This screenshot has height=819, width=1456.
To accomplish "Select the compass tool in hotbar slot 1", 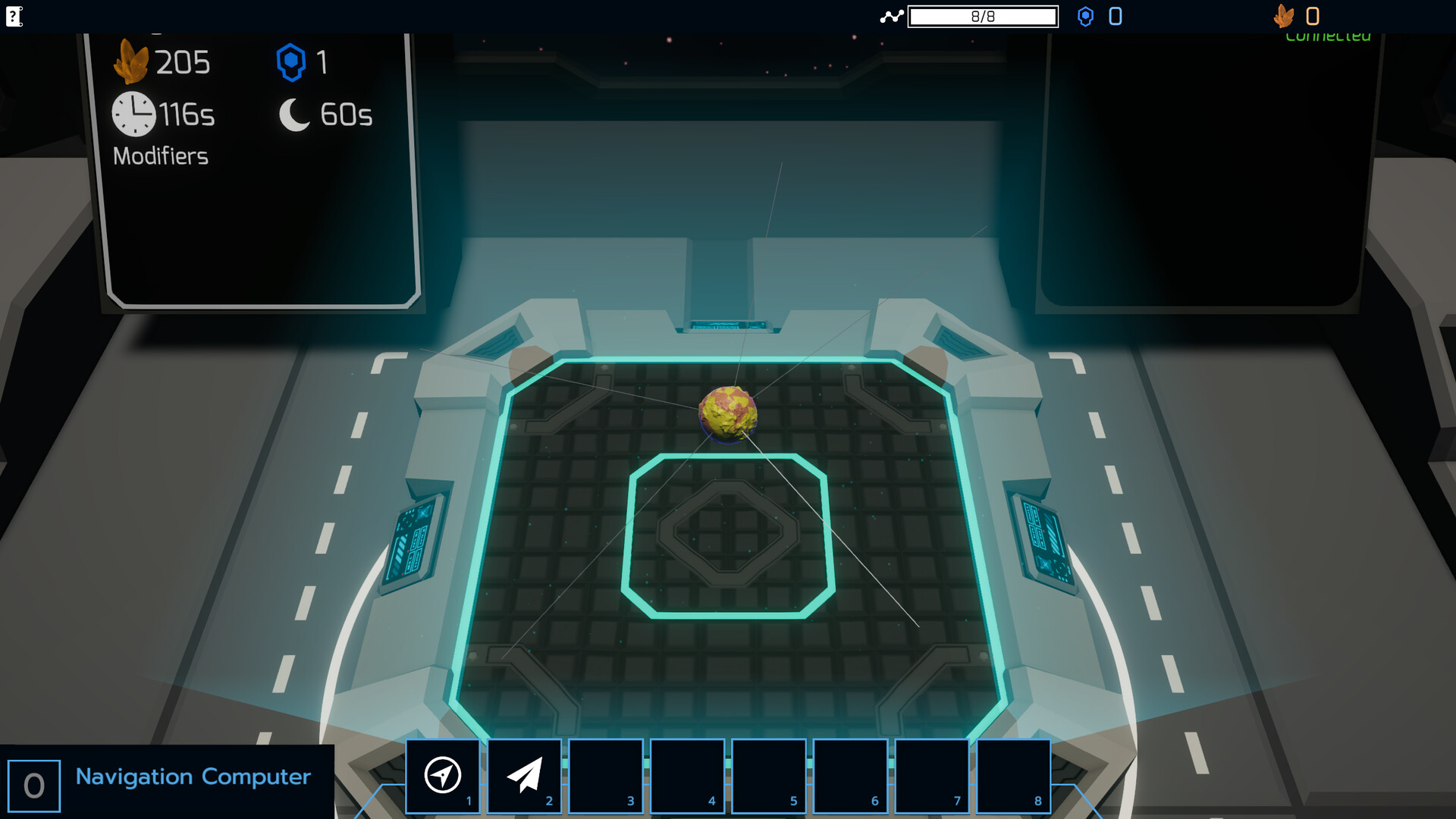I will pos(443,776).
